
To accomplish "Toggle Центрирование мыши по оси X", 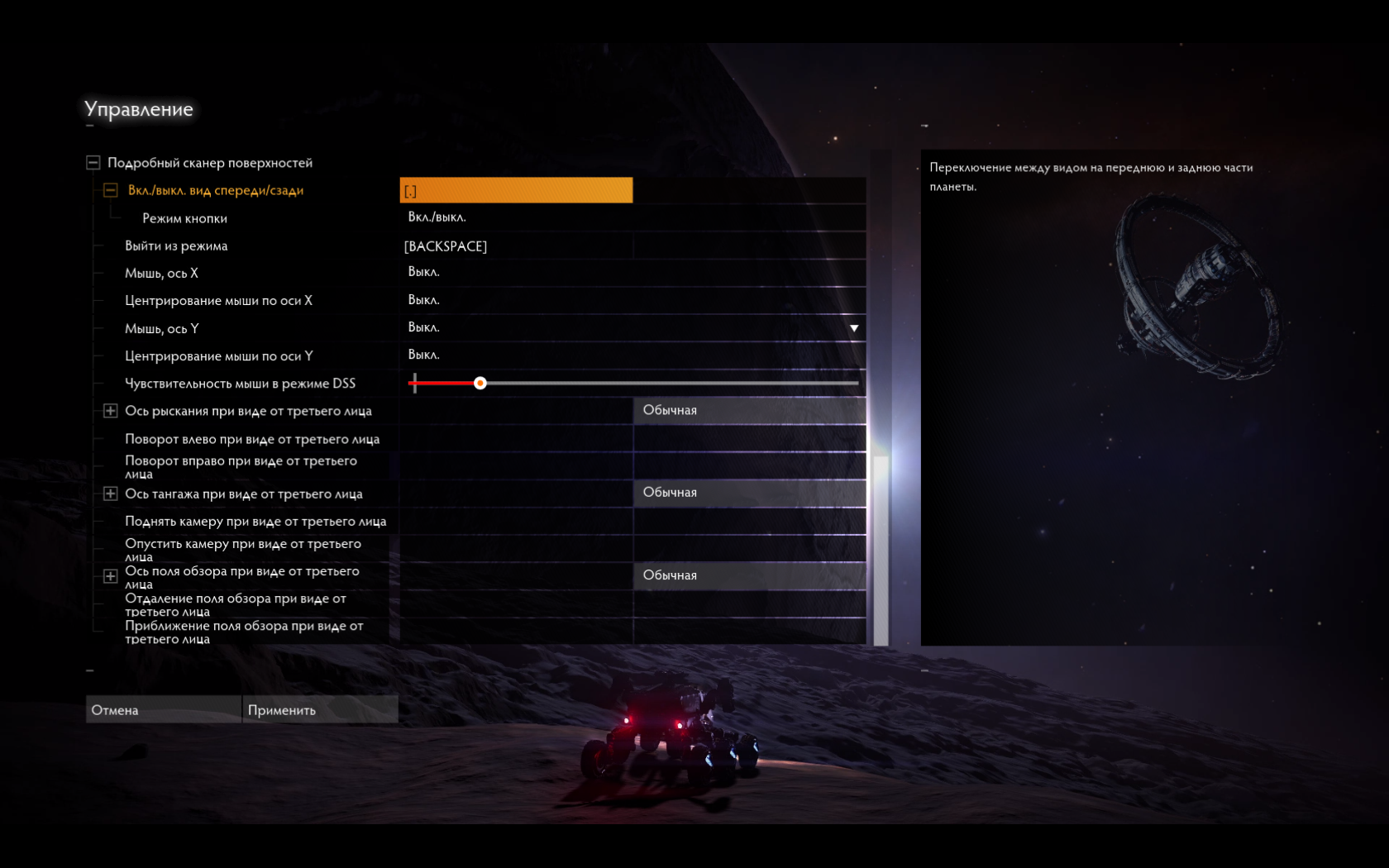I will (x=632, y=300).
